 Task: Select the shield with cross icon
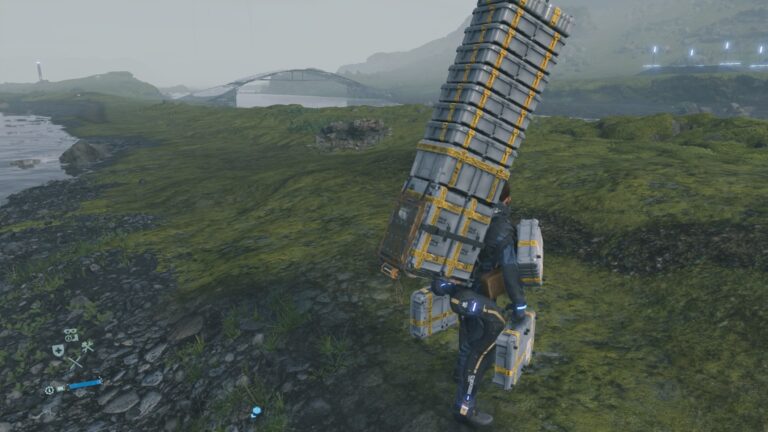click(58, 350)
